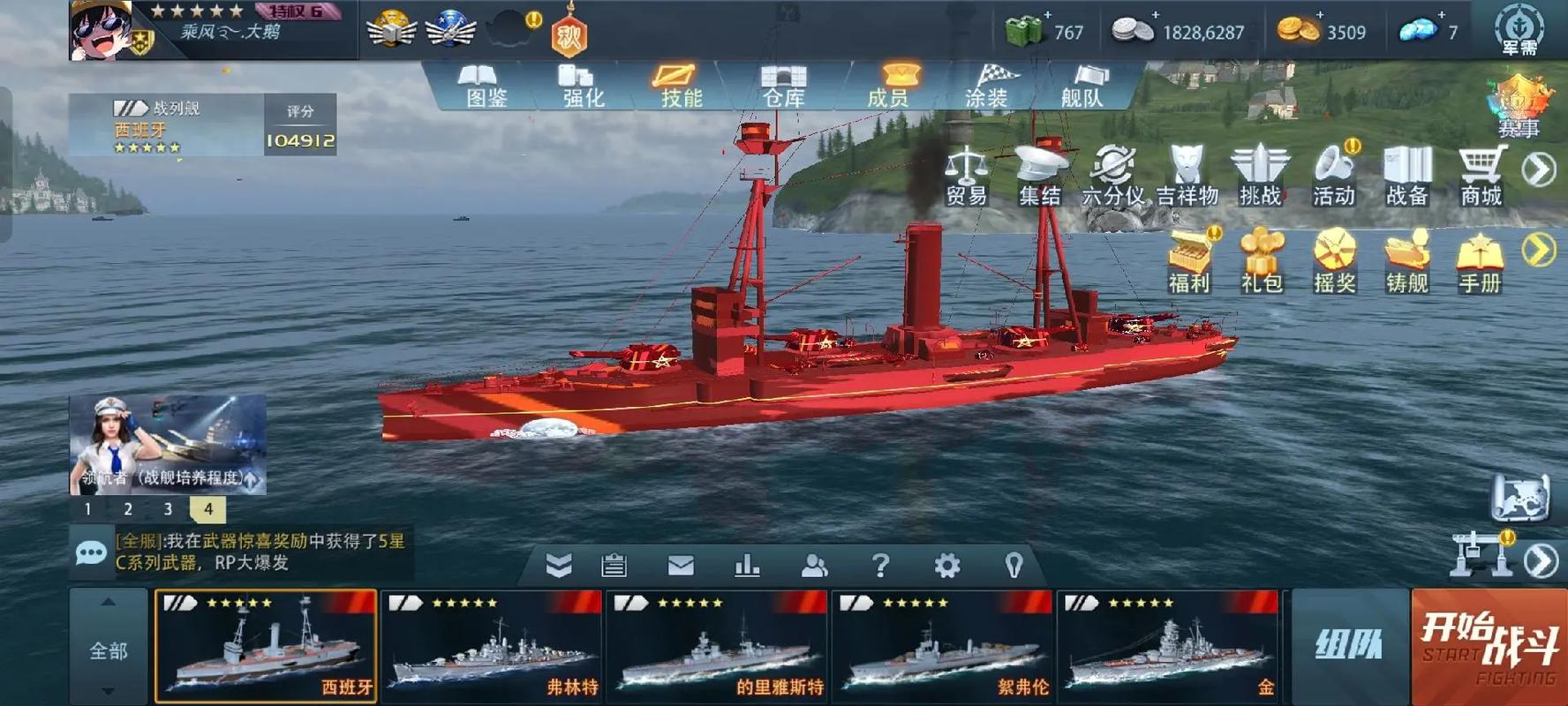
Task: Select the 弗林特 ship thumbnail
Action: tap(491, 649)
